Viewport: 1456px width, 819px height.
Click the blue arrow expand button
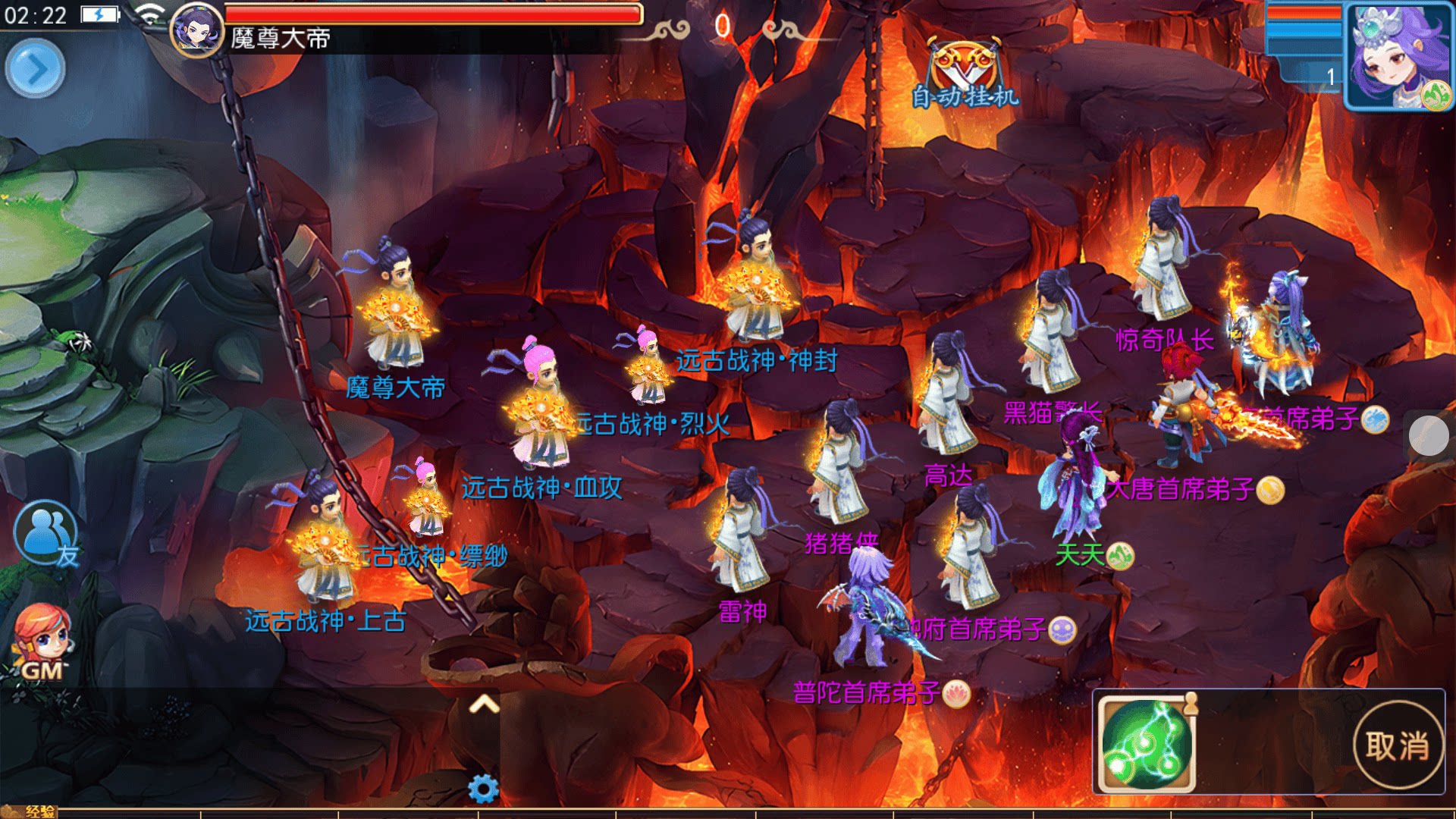[x=35, y=69]
